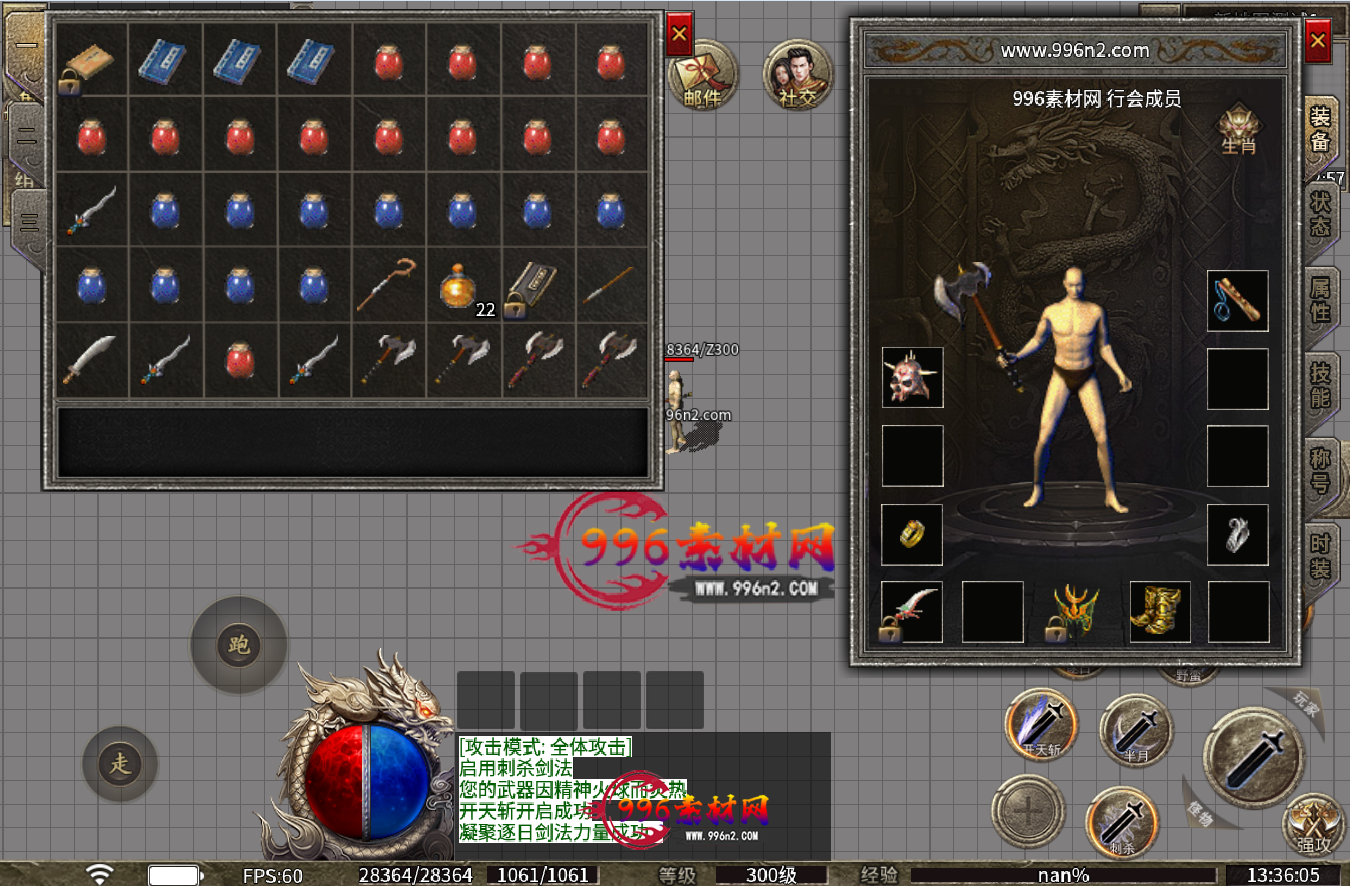Open the 邮件 mail icon
This screenshot has height=886, width=1350.
click(703, 76)
